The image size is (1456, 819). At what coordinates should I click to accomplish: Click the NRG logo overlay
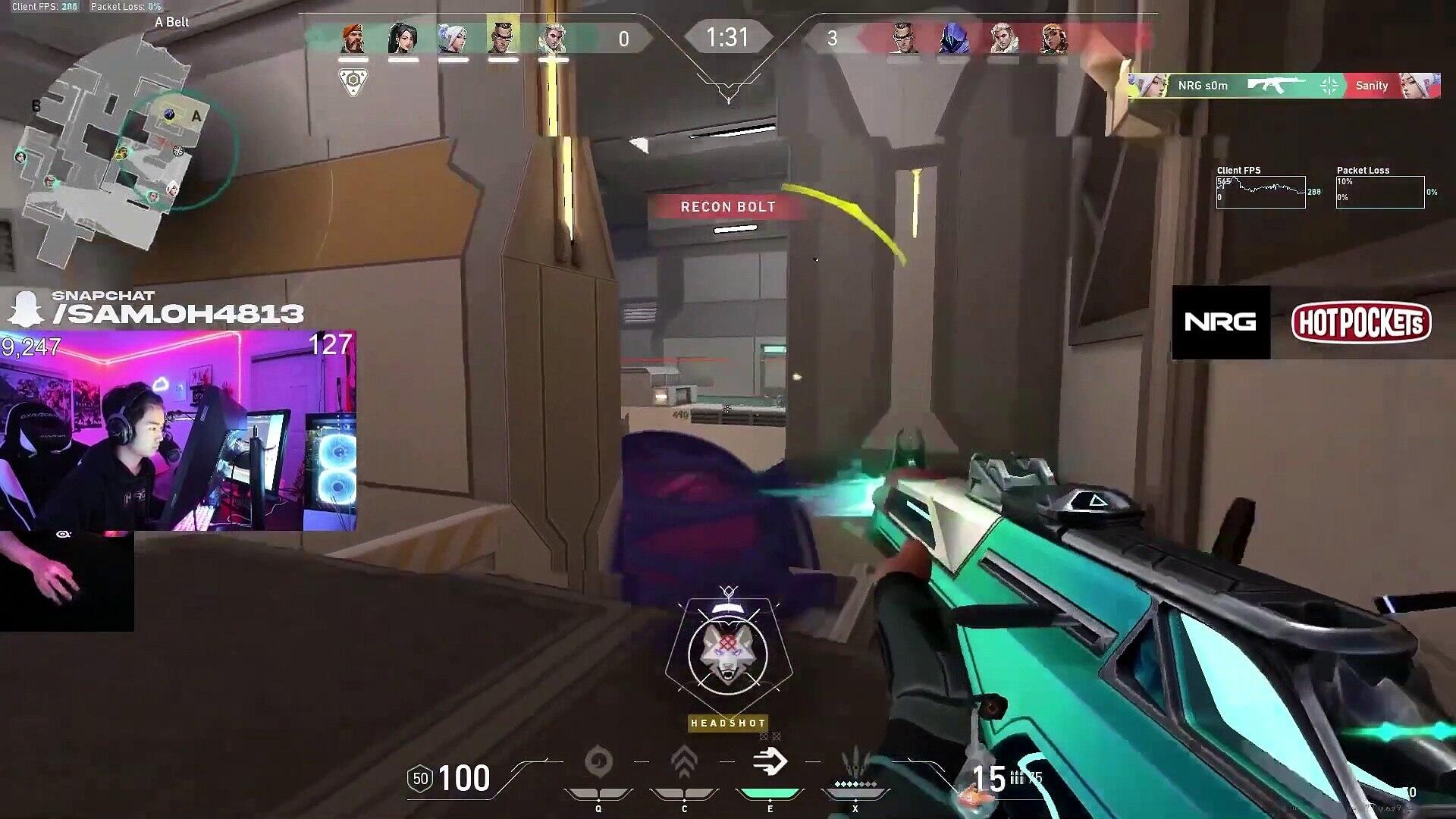(1220, 322)
